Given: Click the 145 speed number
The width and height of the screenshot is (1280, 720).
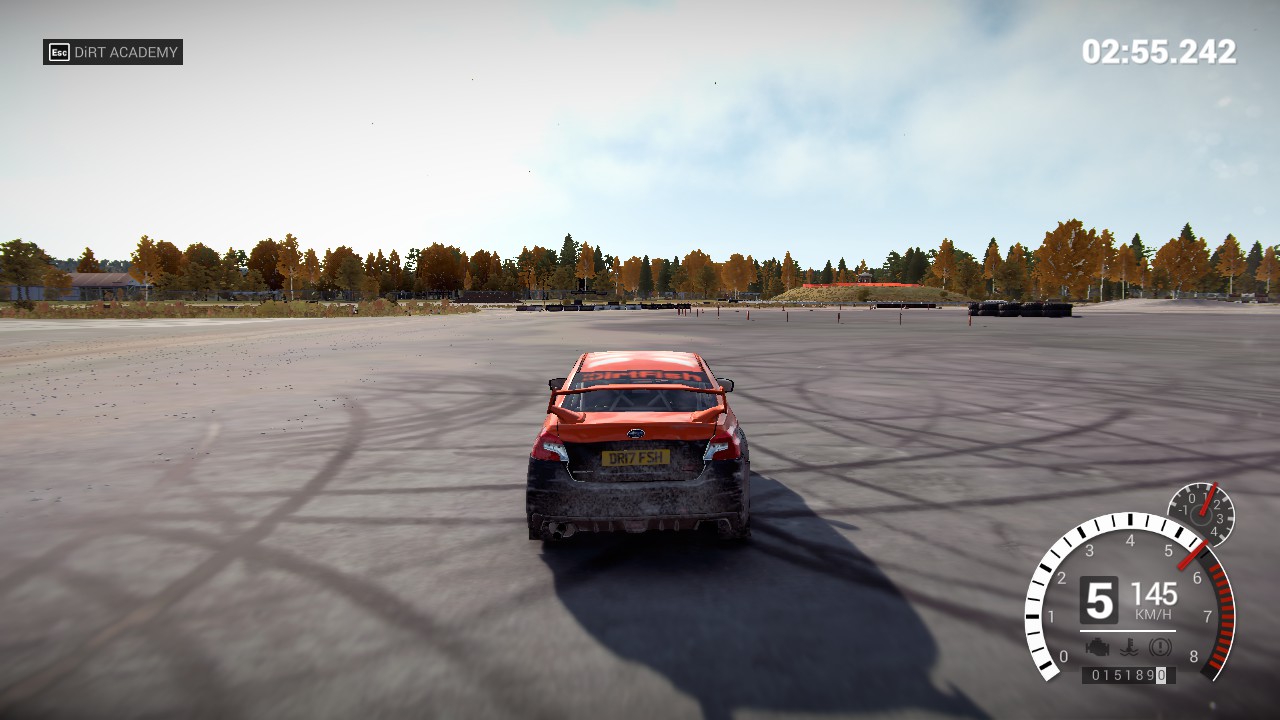Looking at the screenshot, I should [x=1155, y=593].
